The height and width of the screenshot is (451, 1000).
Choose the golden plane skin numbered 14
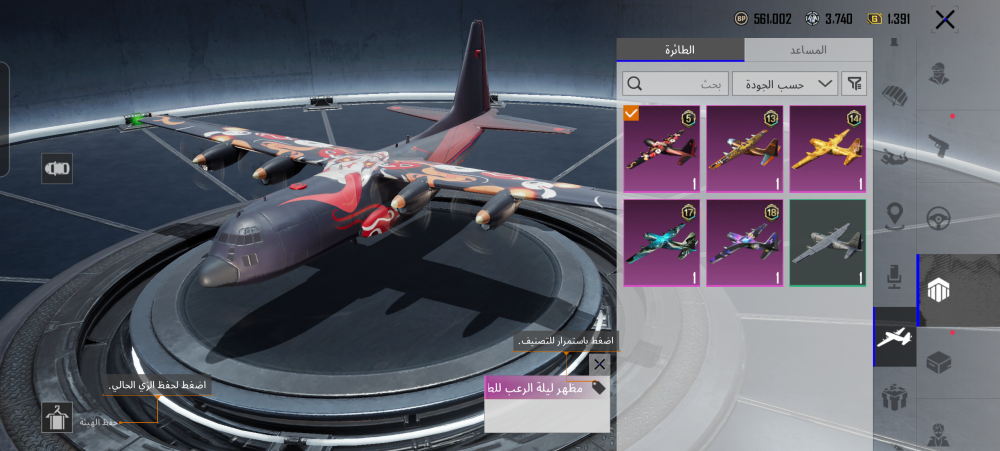tap(828, 149)
